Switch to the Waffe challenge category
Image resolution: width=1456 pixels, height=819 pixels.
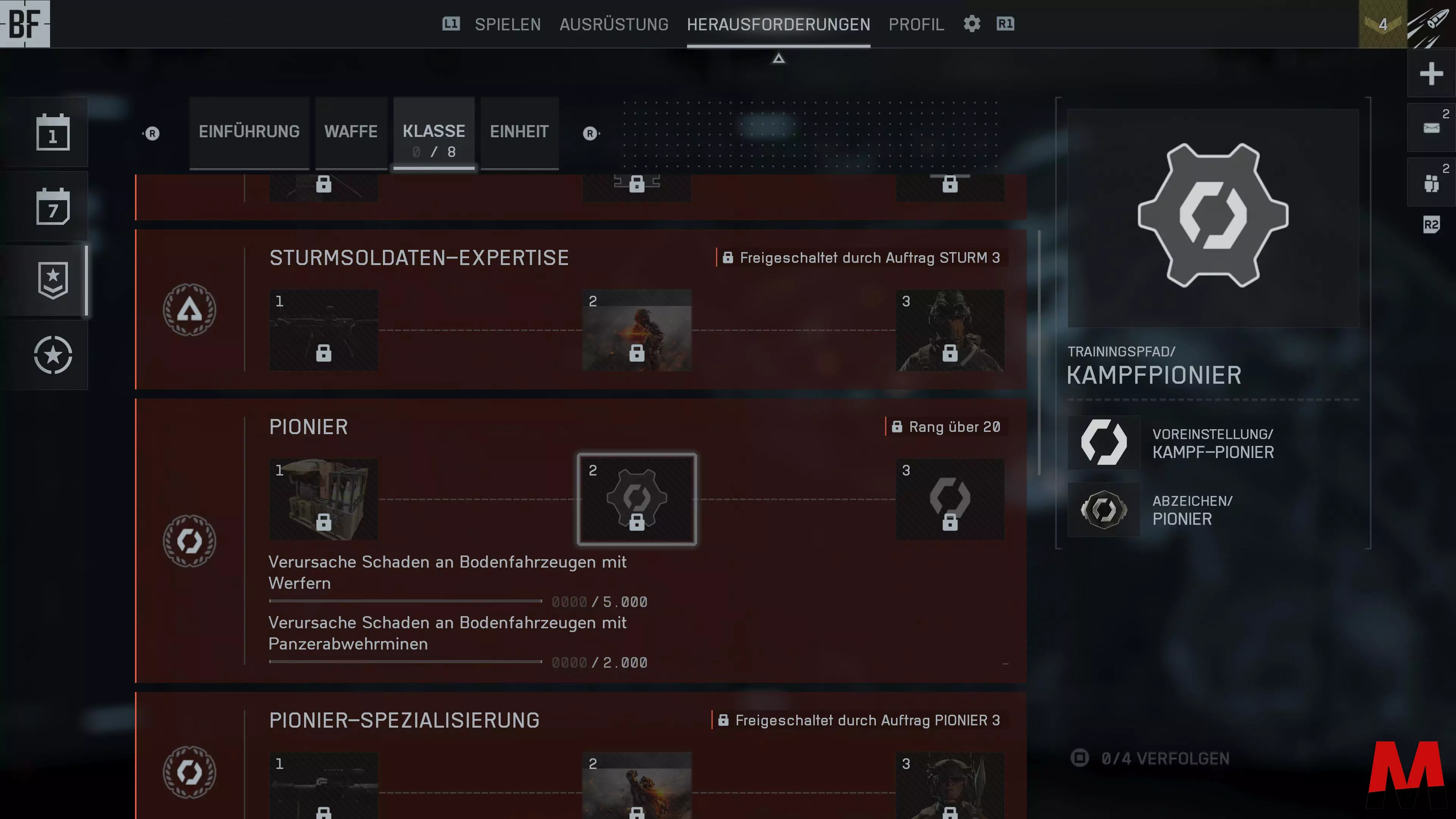351,132
